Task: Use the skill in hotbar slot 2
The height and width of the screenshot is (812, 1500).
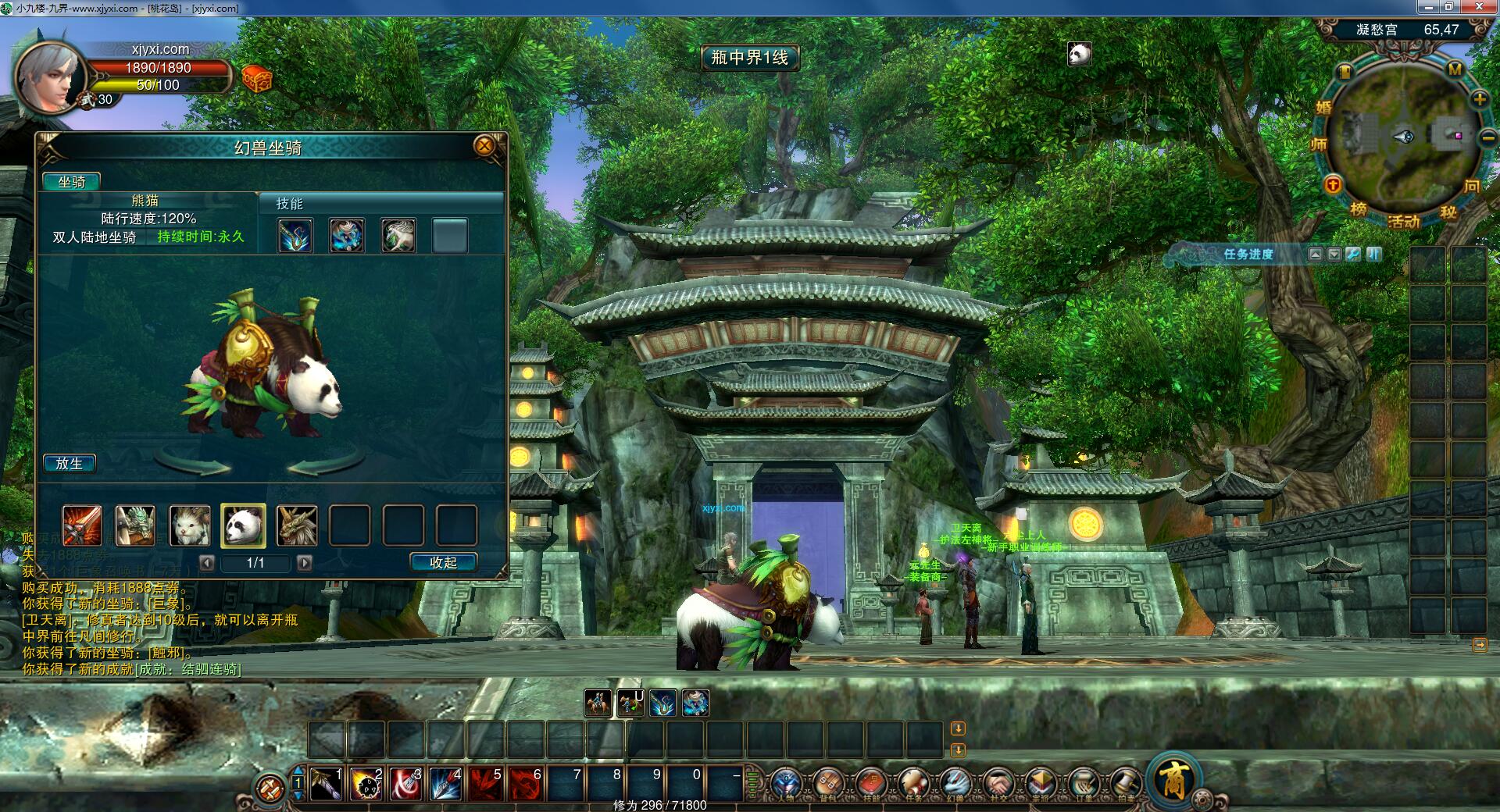Action: point(366,784)
